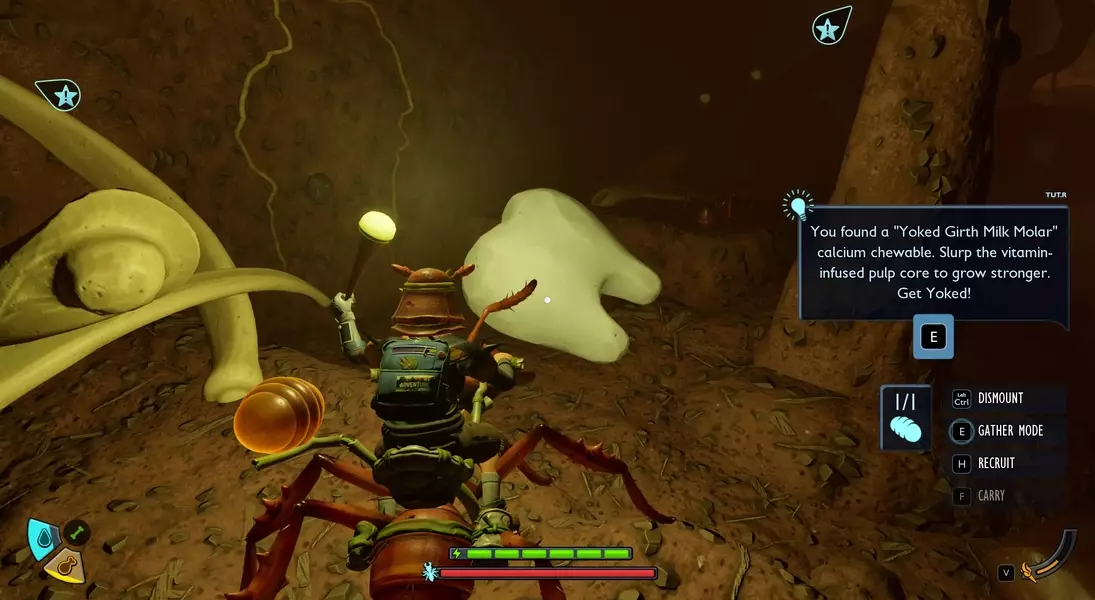Click the greyed-out Carry action
The width and height of the screenshot is (1095, 600).
tap(990, 496)
